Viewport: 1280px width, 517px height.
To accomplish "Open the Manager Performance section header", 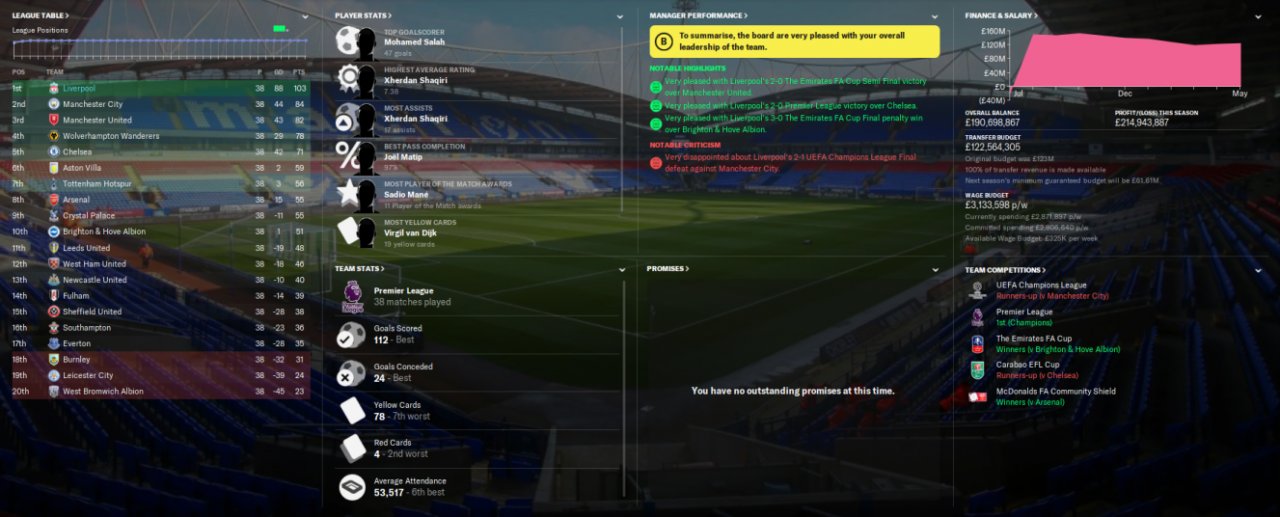I will [698, 16].
